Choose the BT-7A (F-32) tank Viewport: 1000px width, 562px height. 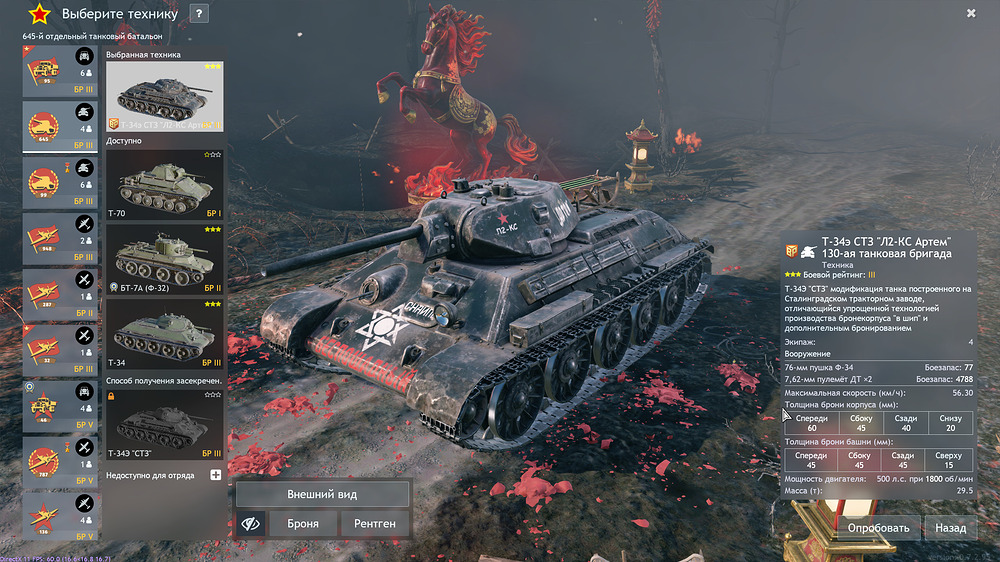(x=165, y=258)
